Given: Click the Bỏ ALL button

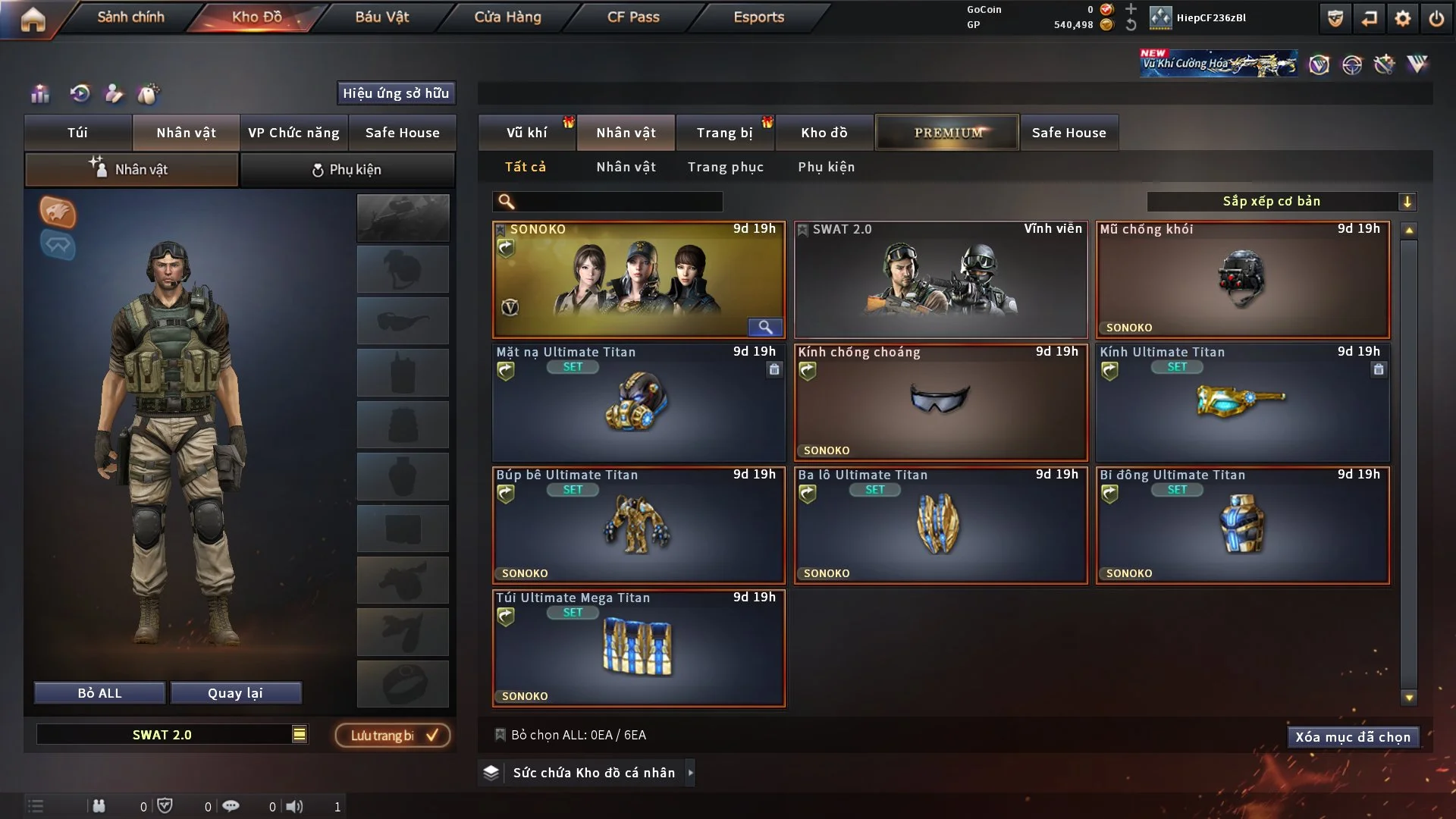Looking at the screenshot, I should (99, 693).
